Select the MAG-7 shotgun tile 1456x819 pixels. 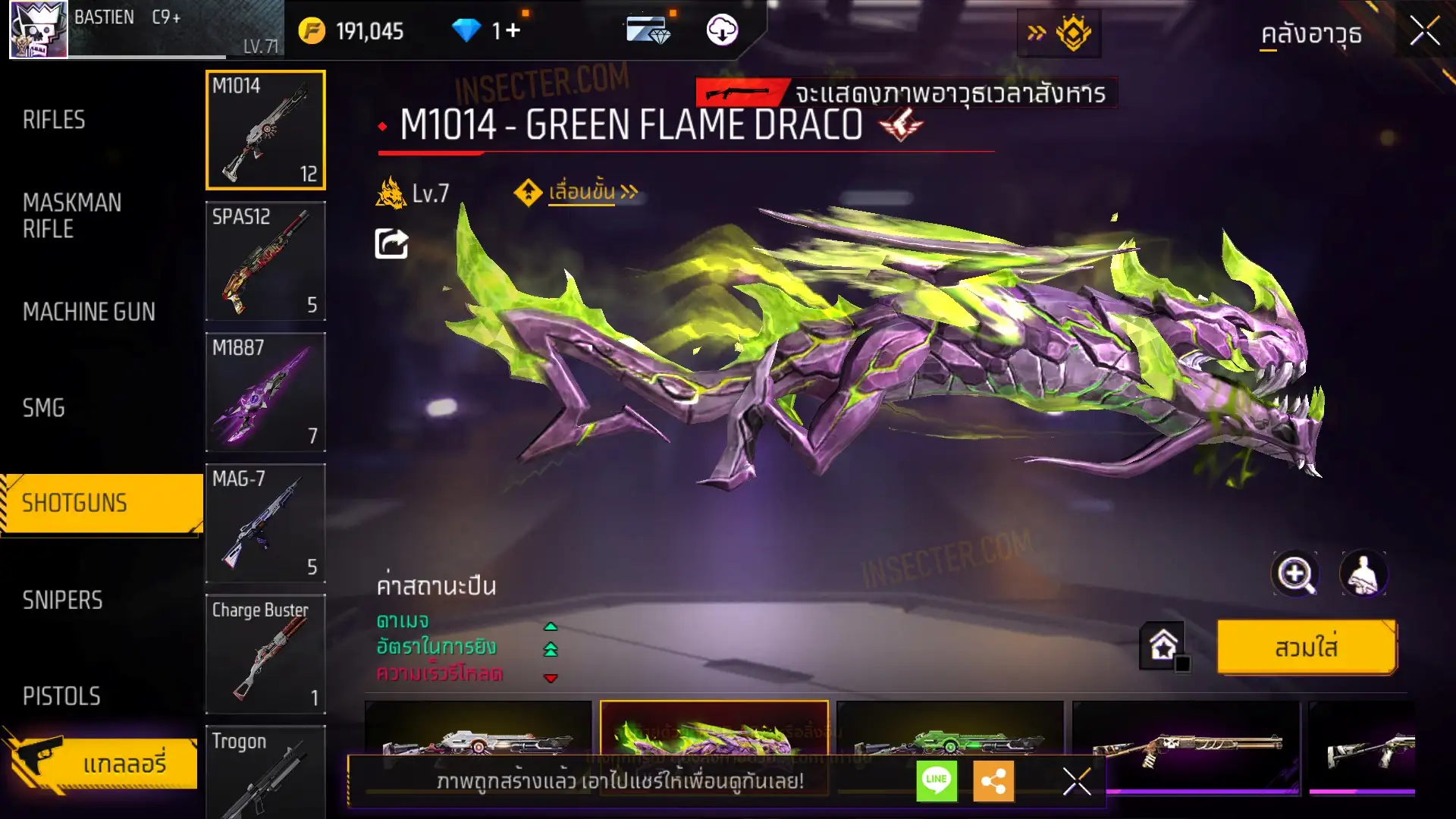265,523
